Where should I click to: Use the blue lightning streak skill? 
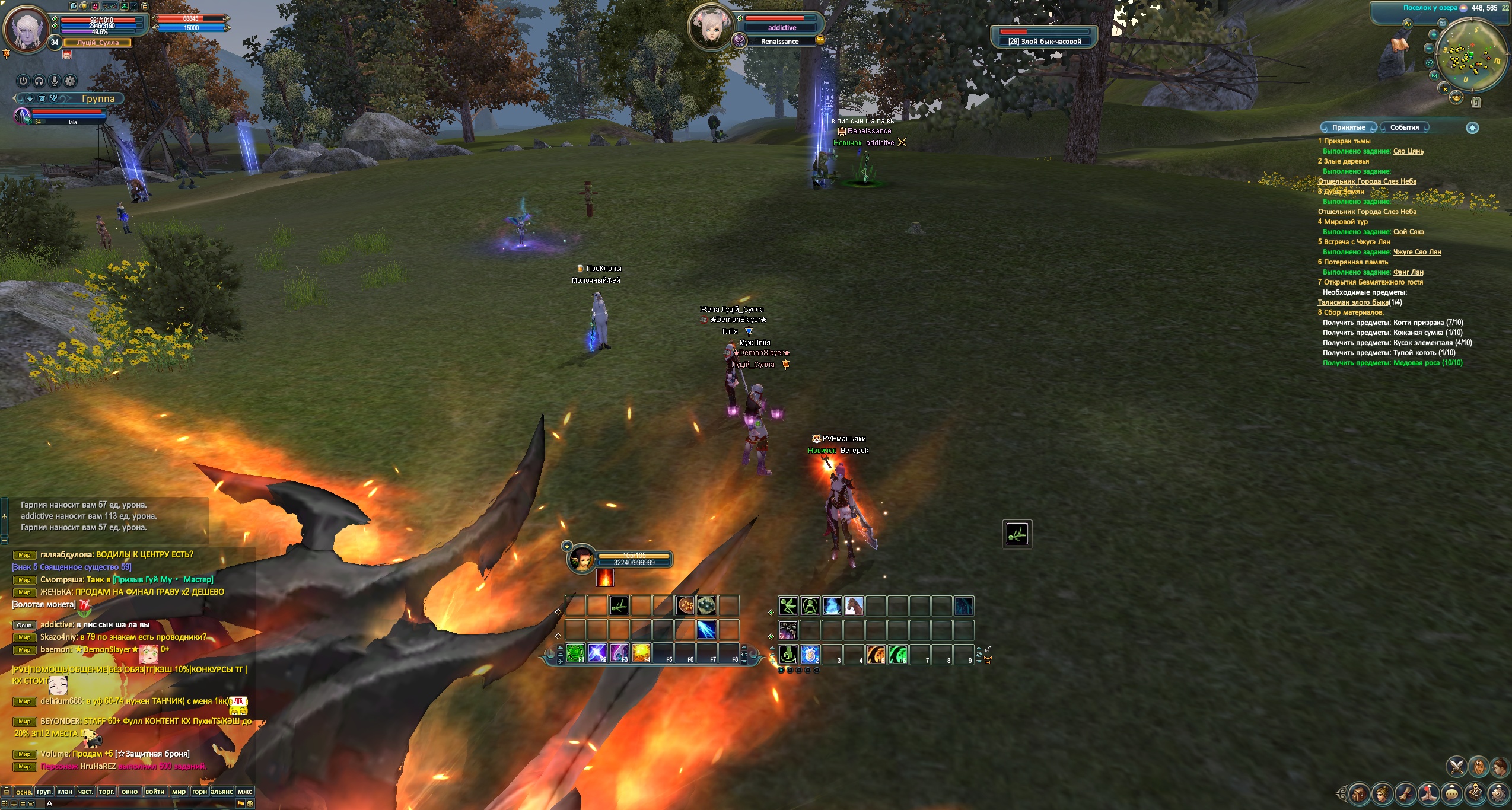point(706,630)
